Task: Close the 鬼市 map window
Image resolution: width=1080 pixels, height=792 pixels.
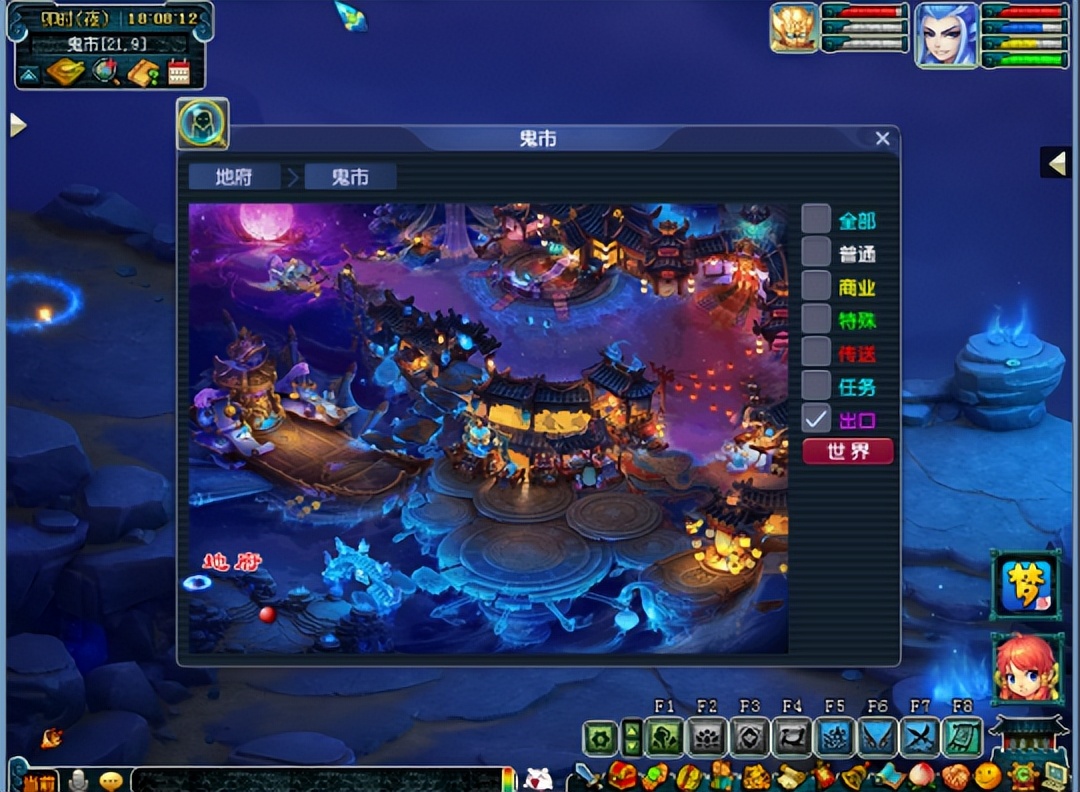Action: coord(882,139)
